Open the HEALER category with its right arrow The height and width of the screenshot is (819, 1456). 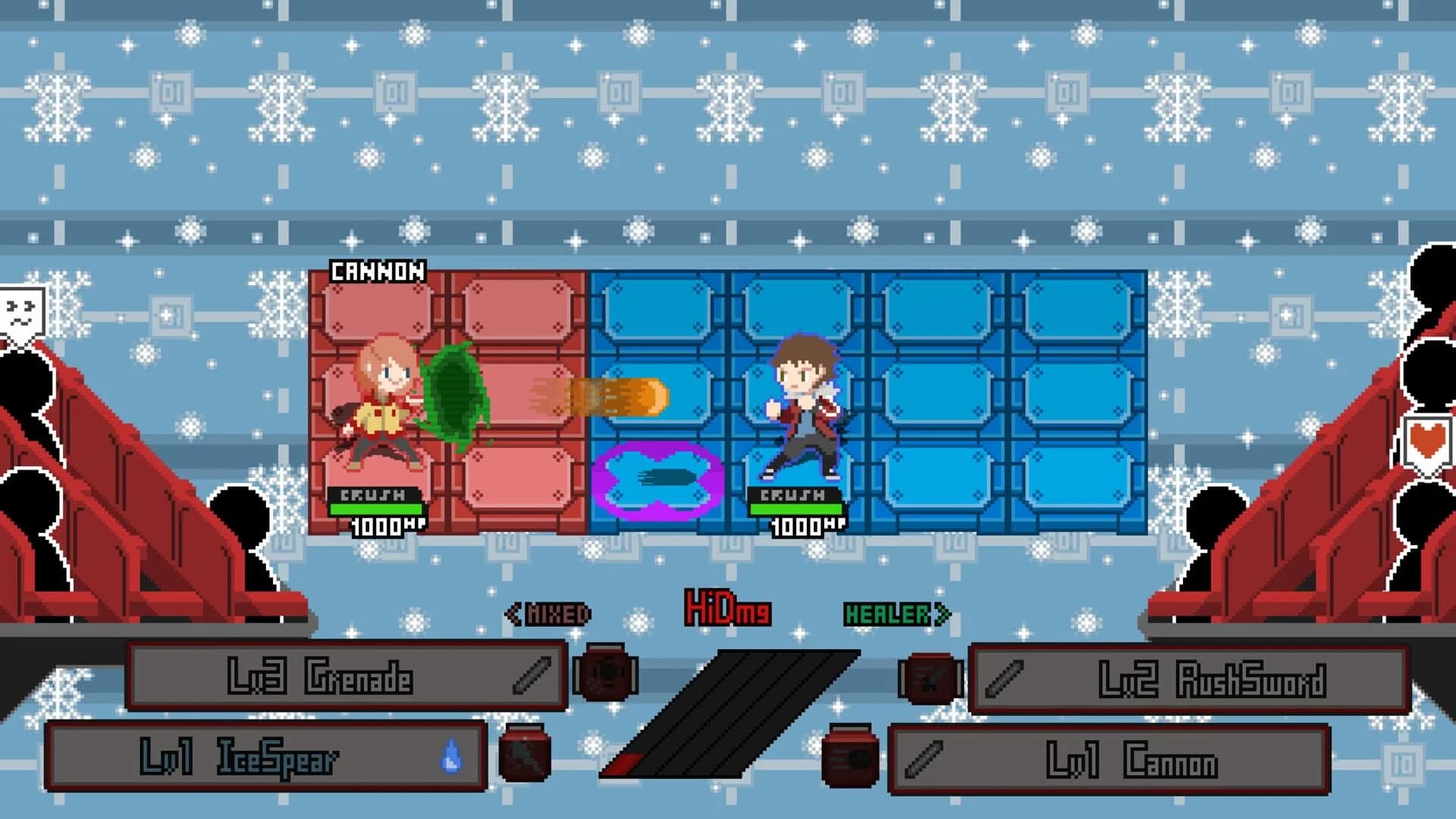[943, 616]
